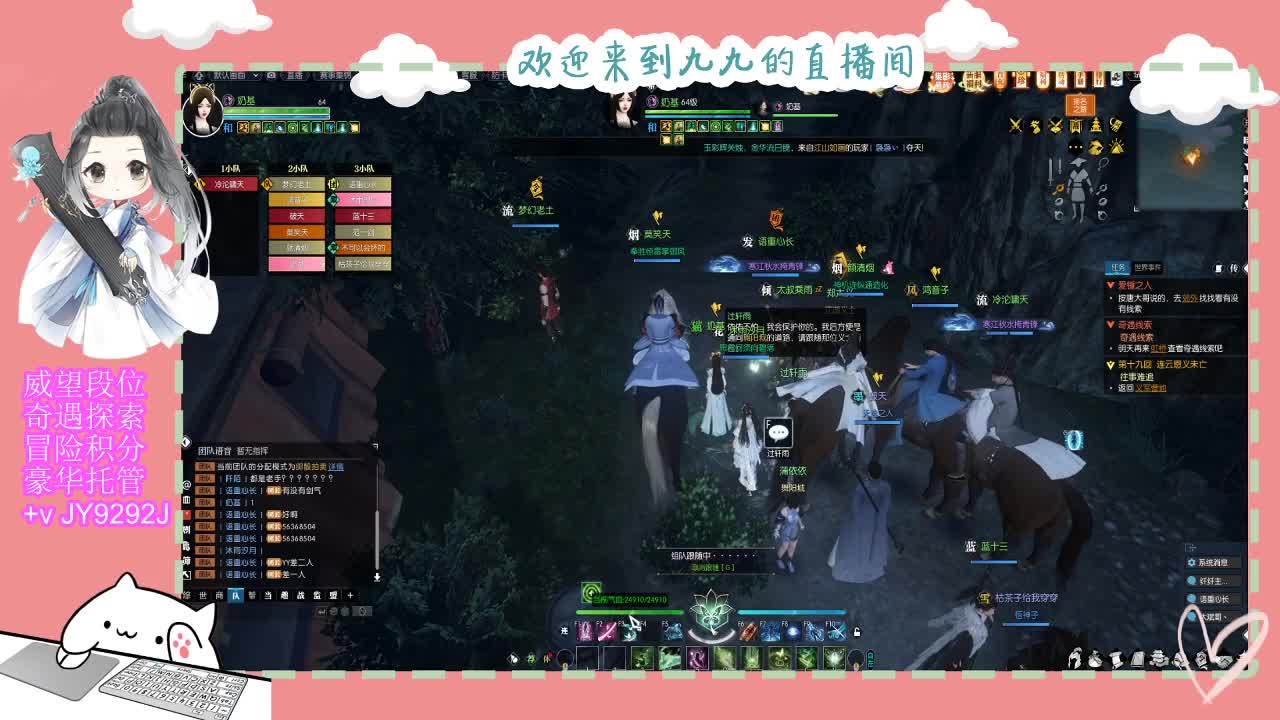1280x720 pixels.
Task: Collapse the 奇遇线索 quest entry
Action: [x=1111, y=324]
